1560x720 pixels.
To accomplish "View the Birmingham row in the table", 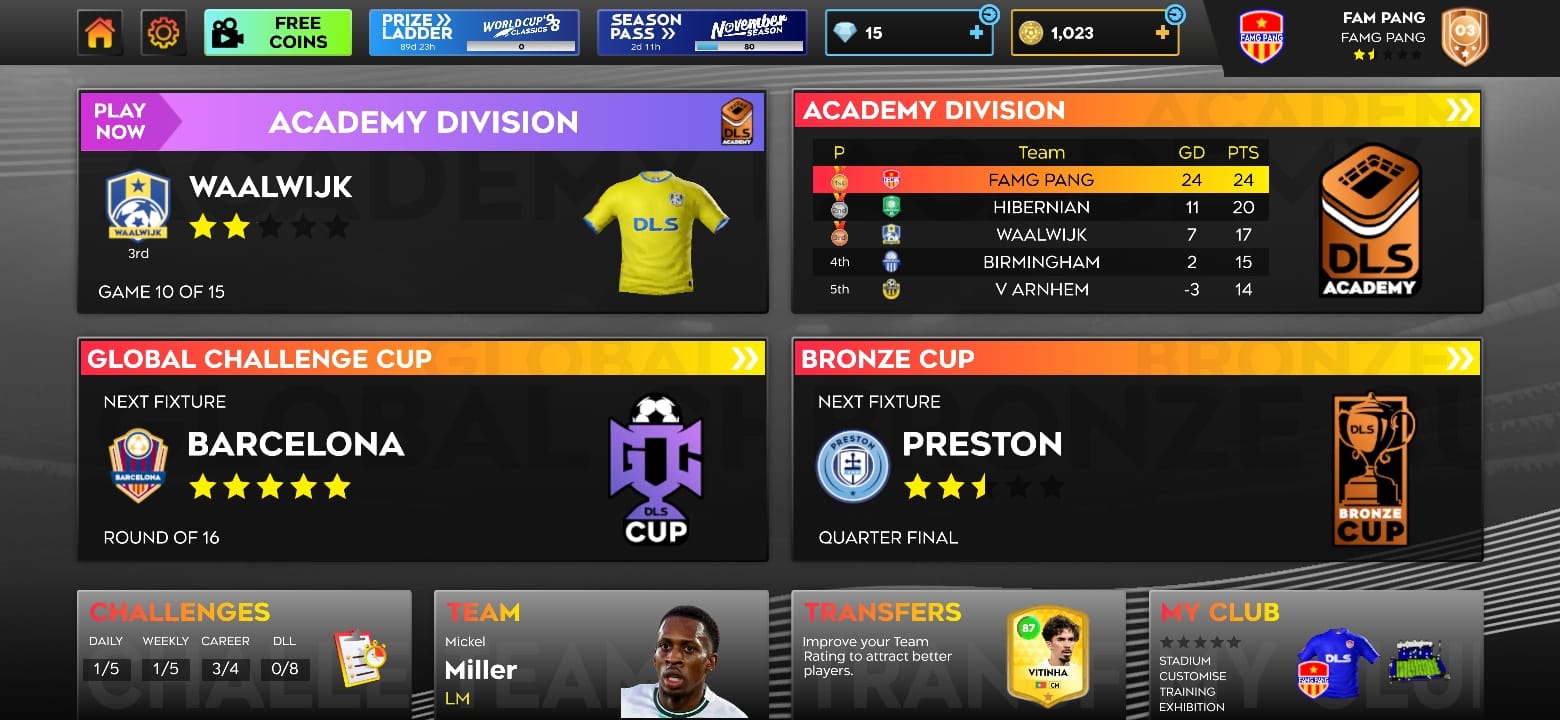I will tap(1040, 262).
